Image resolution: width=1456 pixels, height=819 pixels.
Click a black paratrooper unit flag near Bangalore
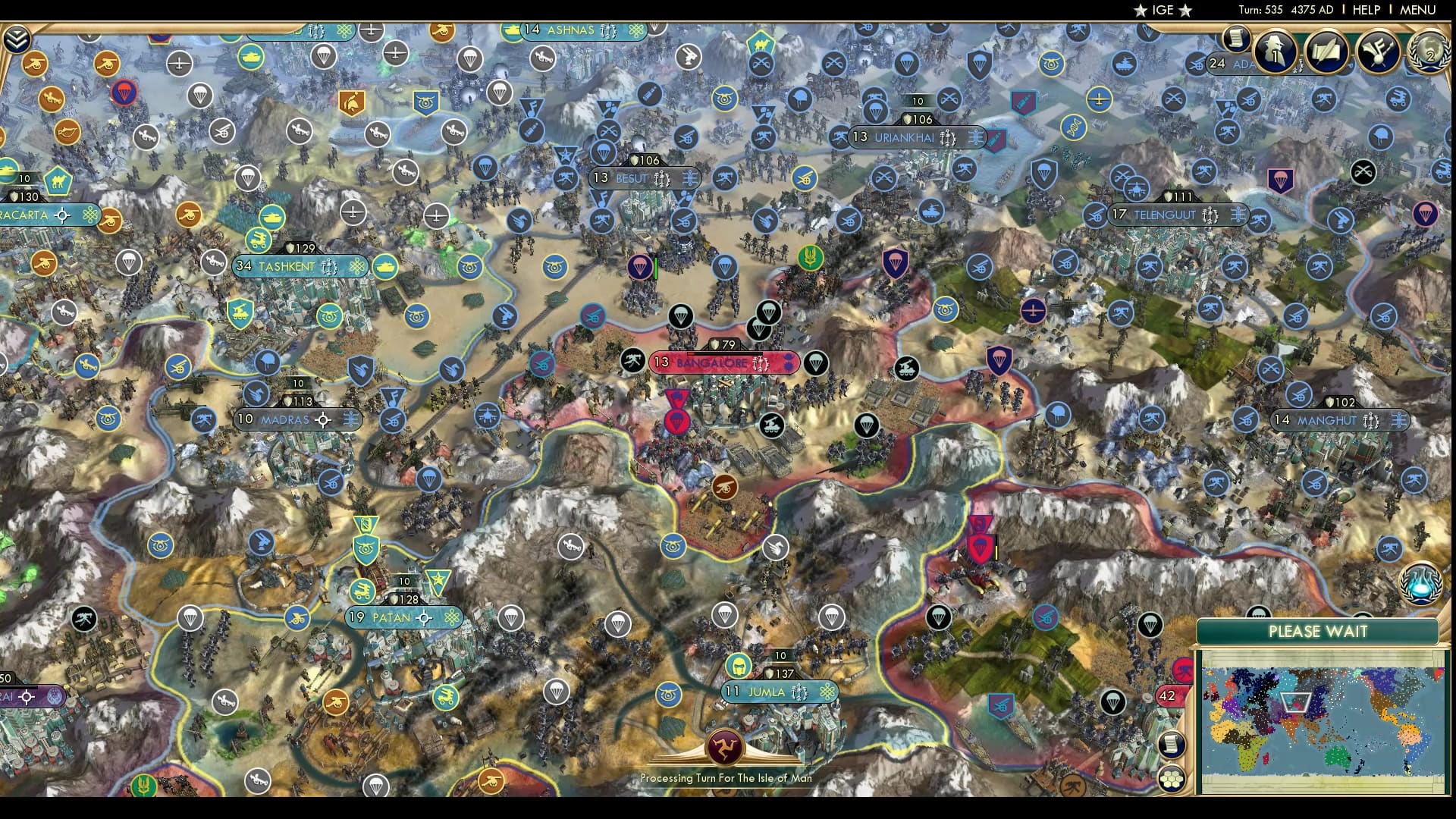pyautogui.click(x=815, y=362)
